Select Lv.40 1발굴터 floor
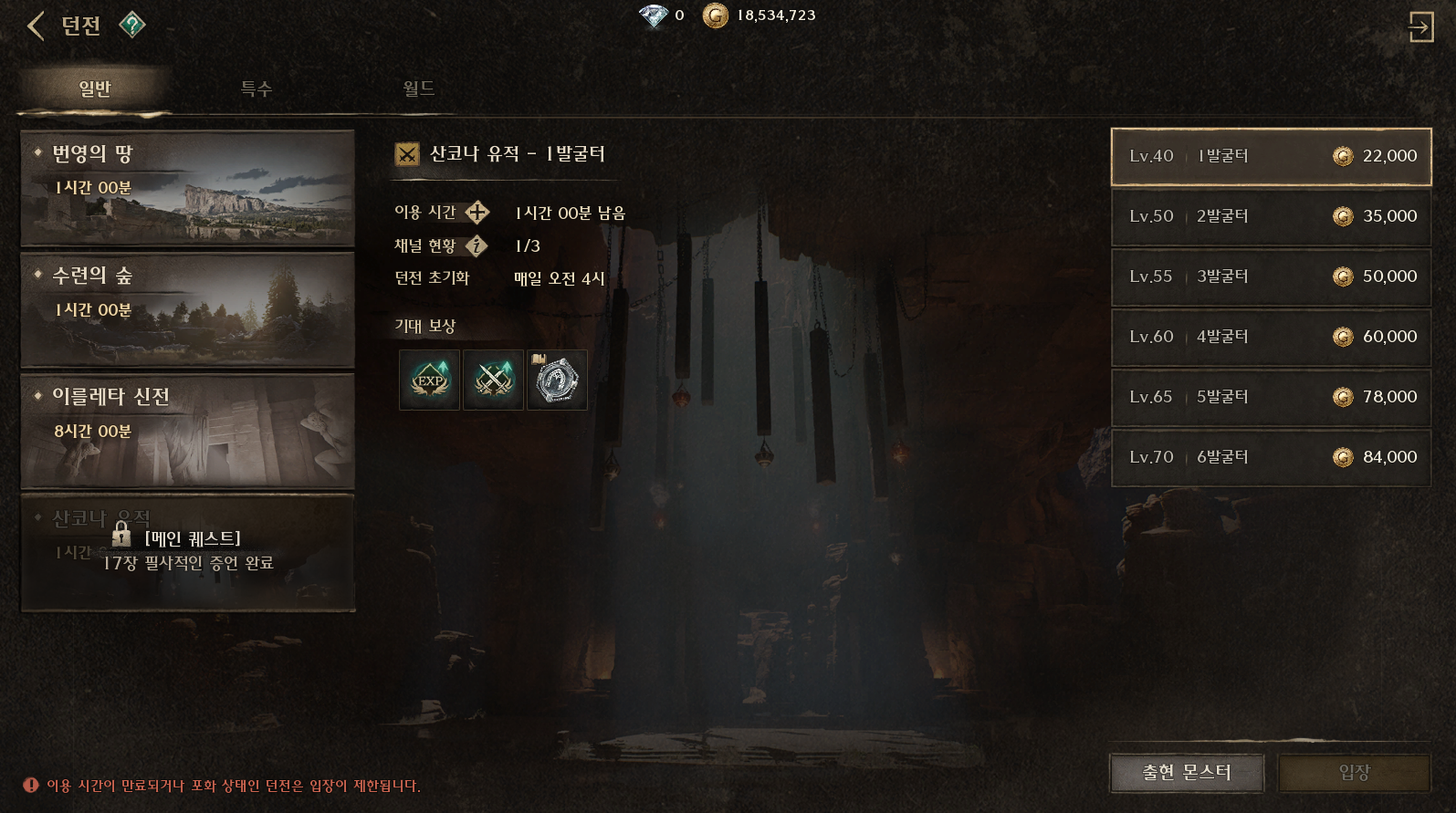The width and height of the screenshot is (1456, 813). pos(1271,156)
